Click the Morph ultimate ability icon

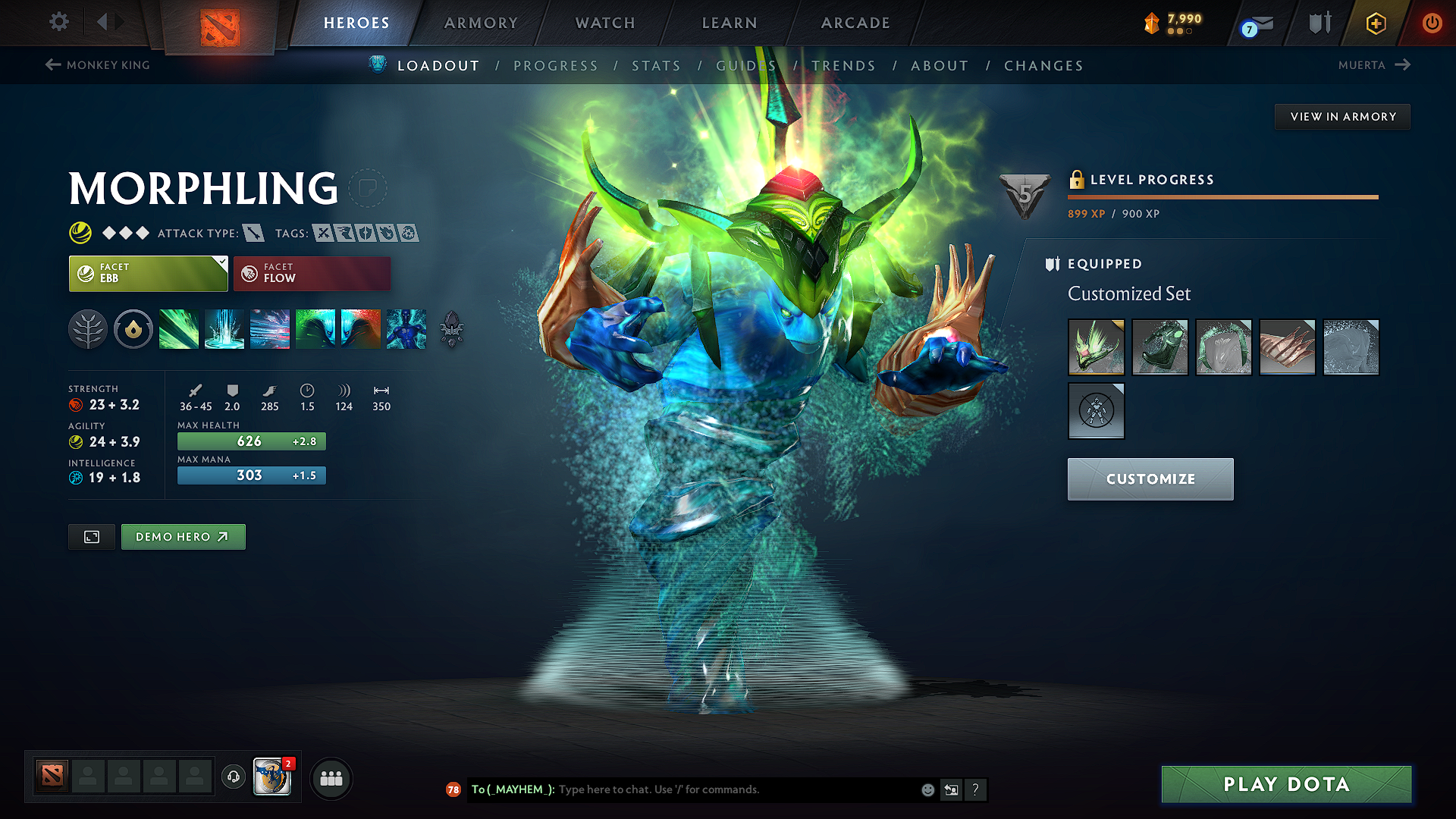406,329
